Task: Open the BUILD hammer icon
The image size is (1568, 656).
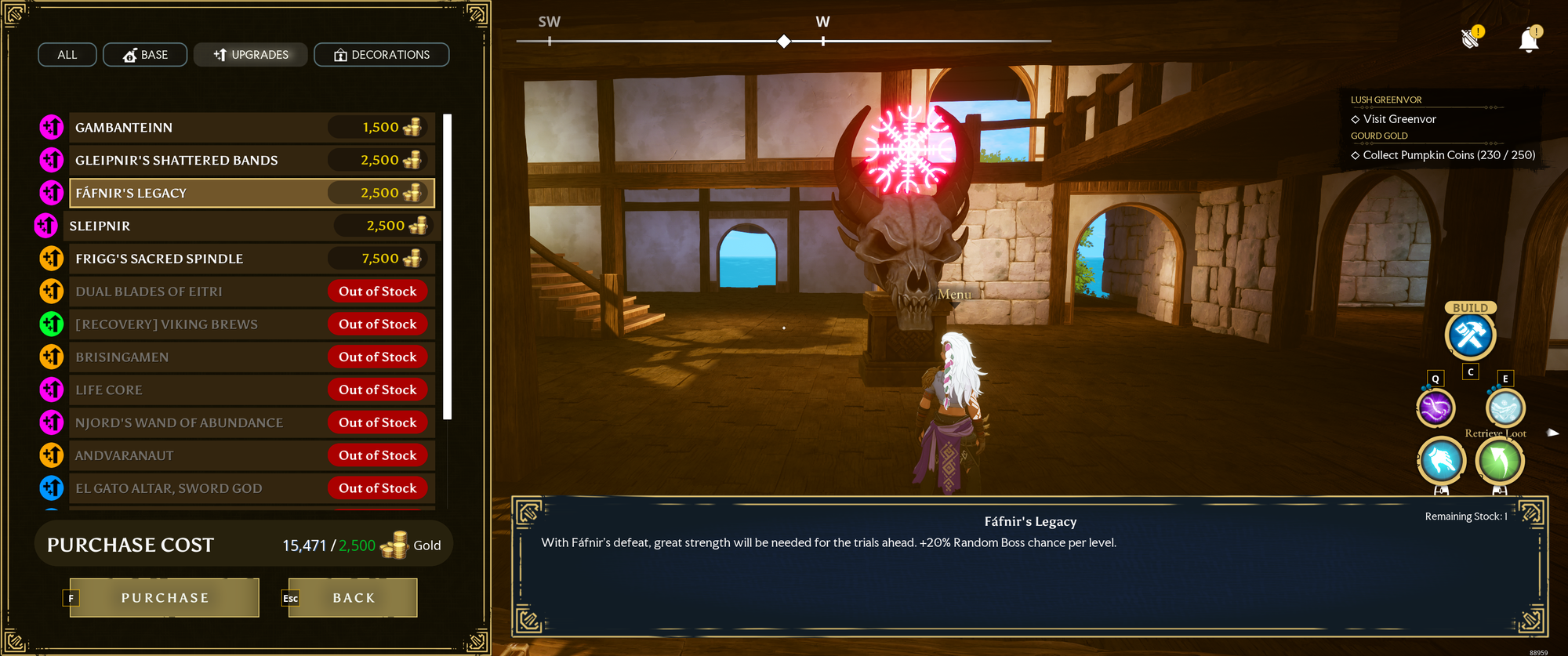Action: coord(1470,335)
